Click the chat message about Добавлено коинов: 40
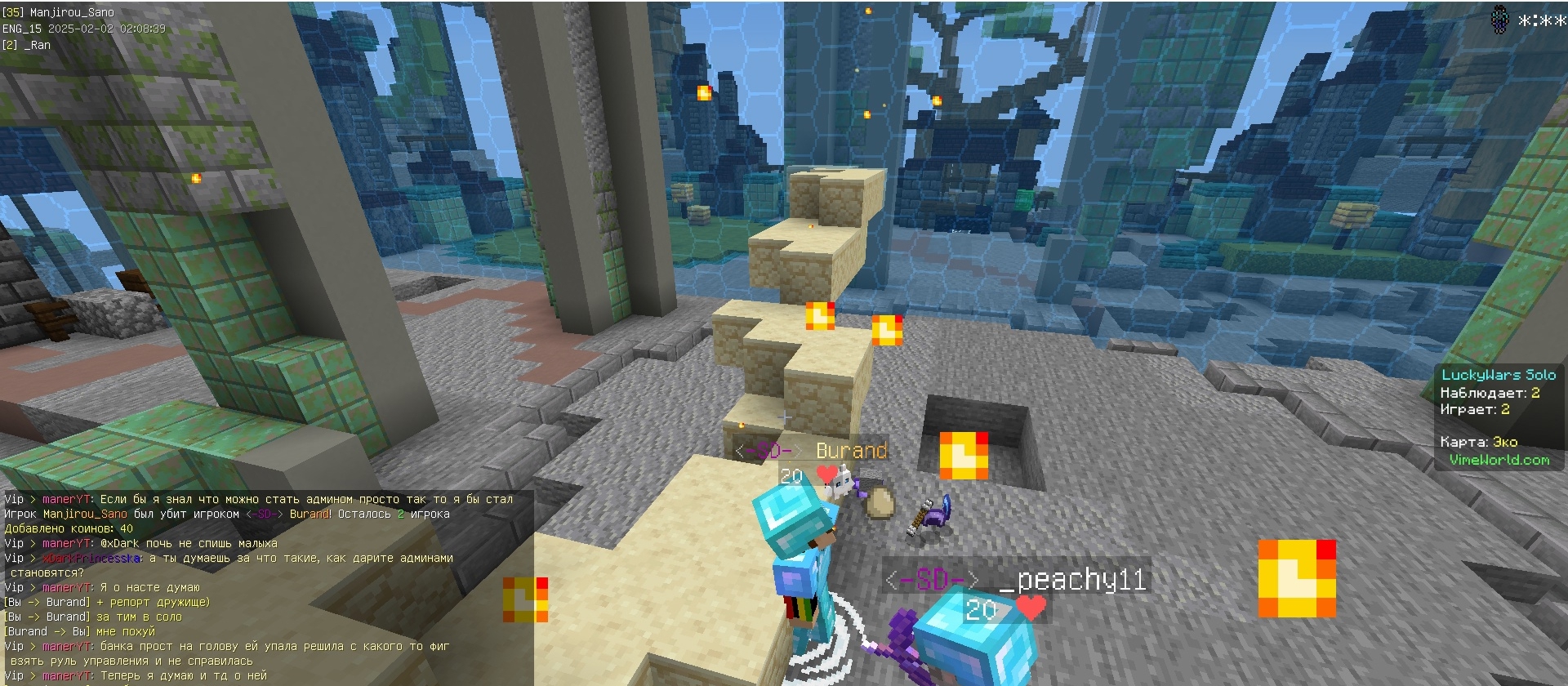This screenshot has height=686, width=1568. click(x=65, y=528)
